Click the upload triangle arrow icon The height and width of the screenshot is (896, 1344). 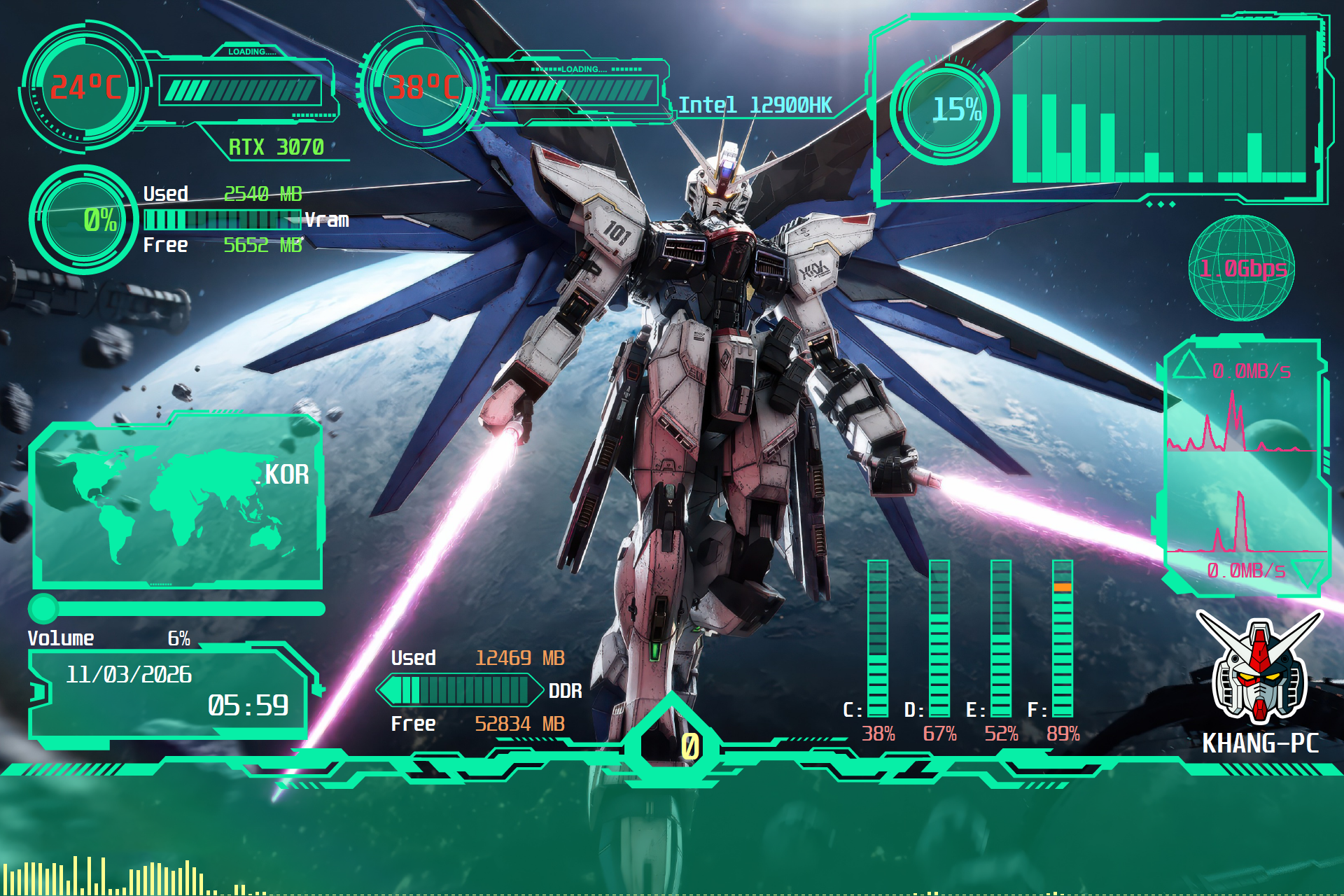(x=1188, y=365)
